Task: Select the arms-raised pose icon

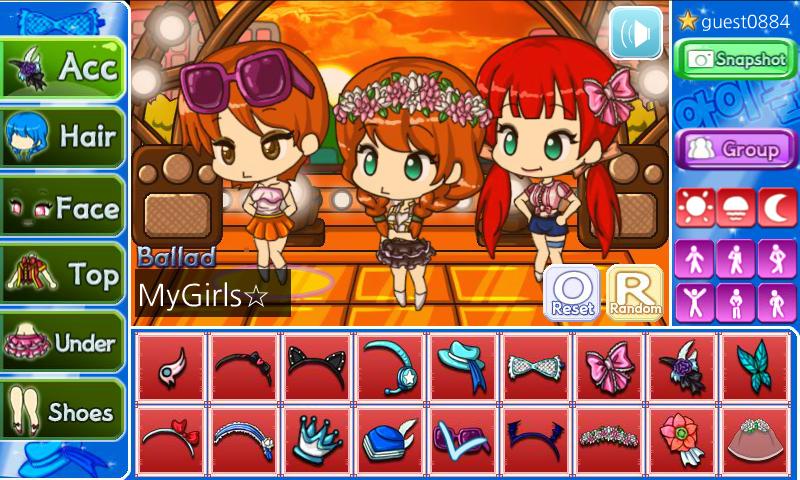Action: tap(693, 301)
